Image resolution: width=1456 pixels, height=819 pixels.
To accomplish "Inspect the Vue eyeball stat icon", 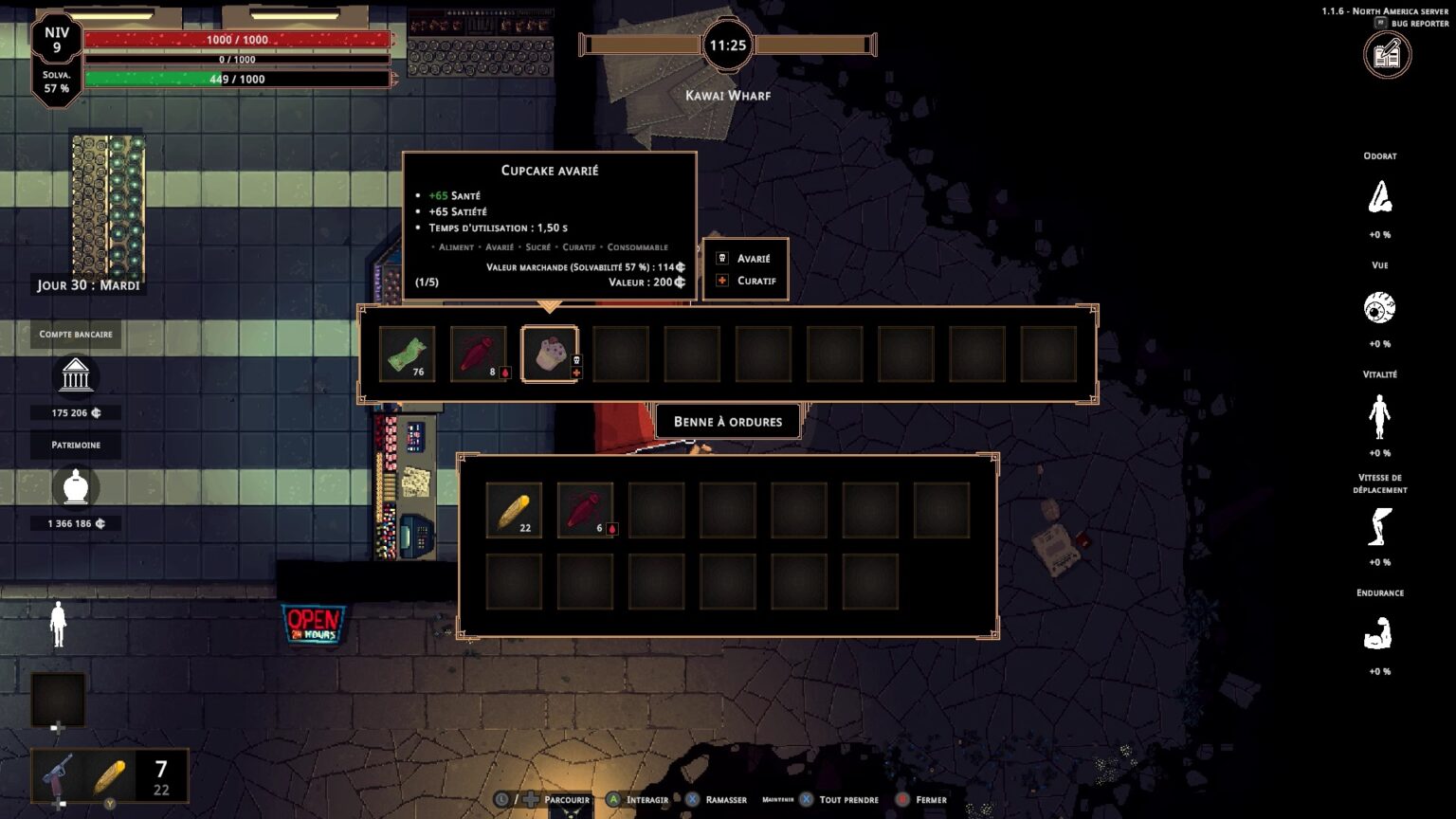I will click(1379, 307).
